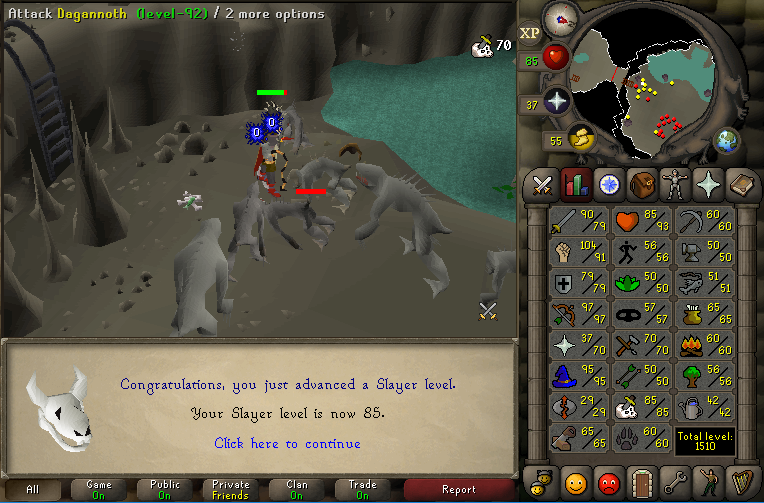Toggle run with the boot energy orb
The image size is (764, 503).
pyautogui.click(x=580, y=139)
